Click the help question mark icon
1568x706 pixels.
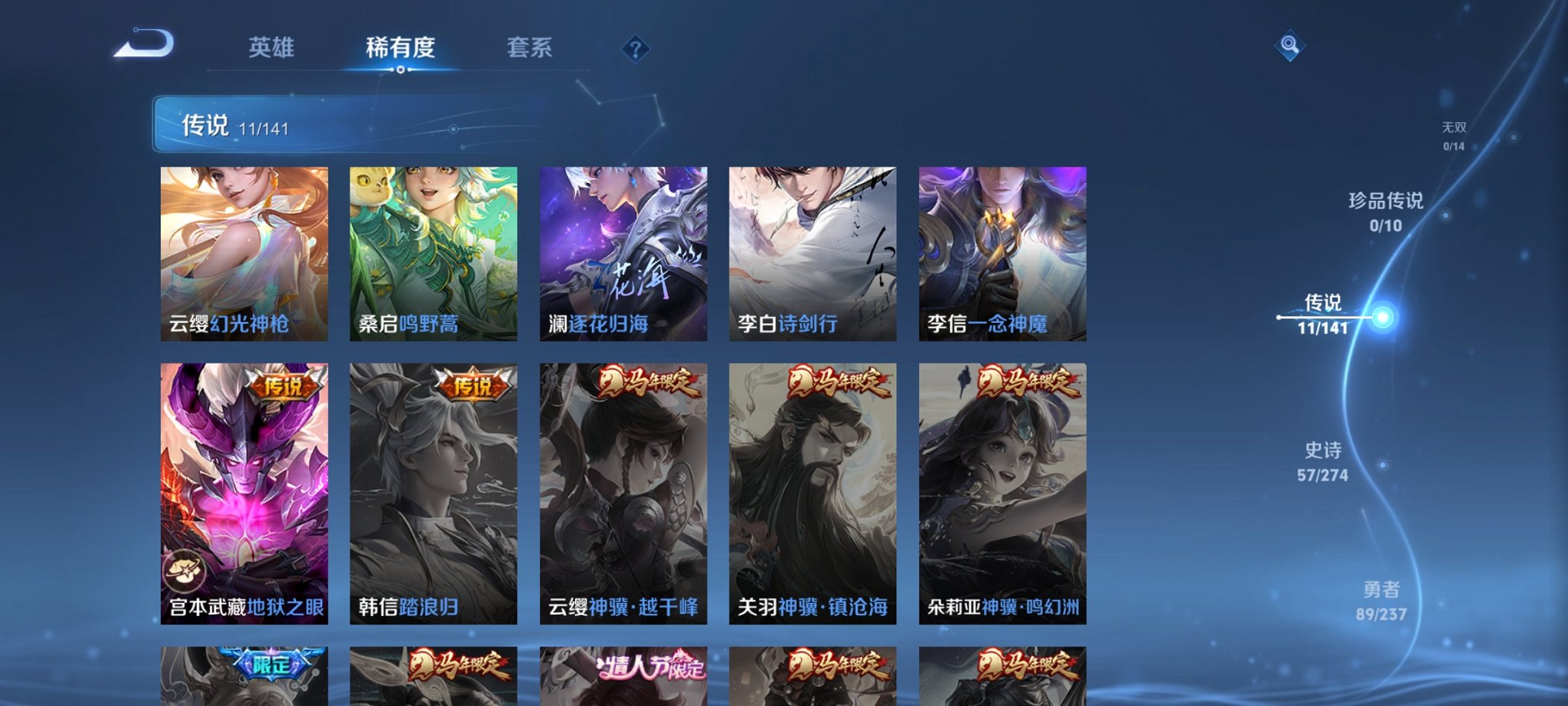[x=635, y=49]
